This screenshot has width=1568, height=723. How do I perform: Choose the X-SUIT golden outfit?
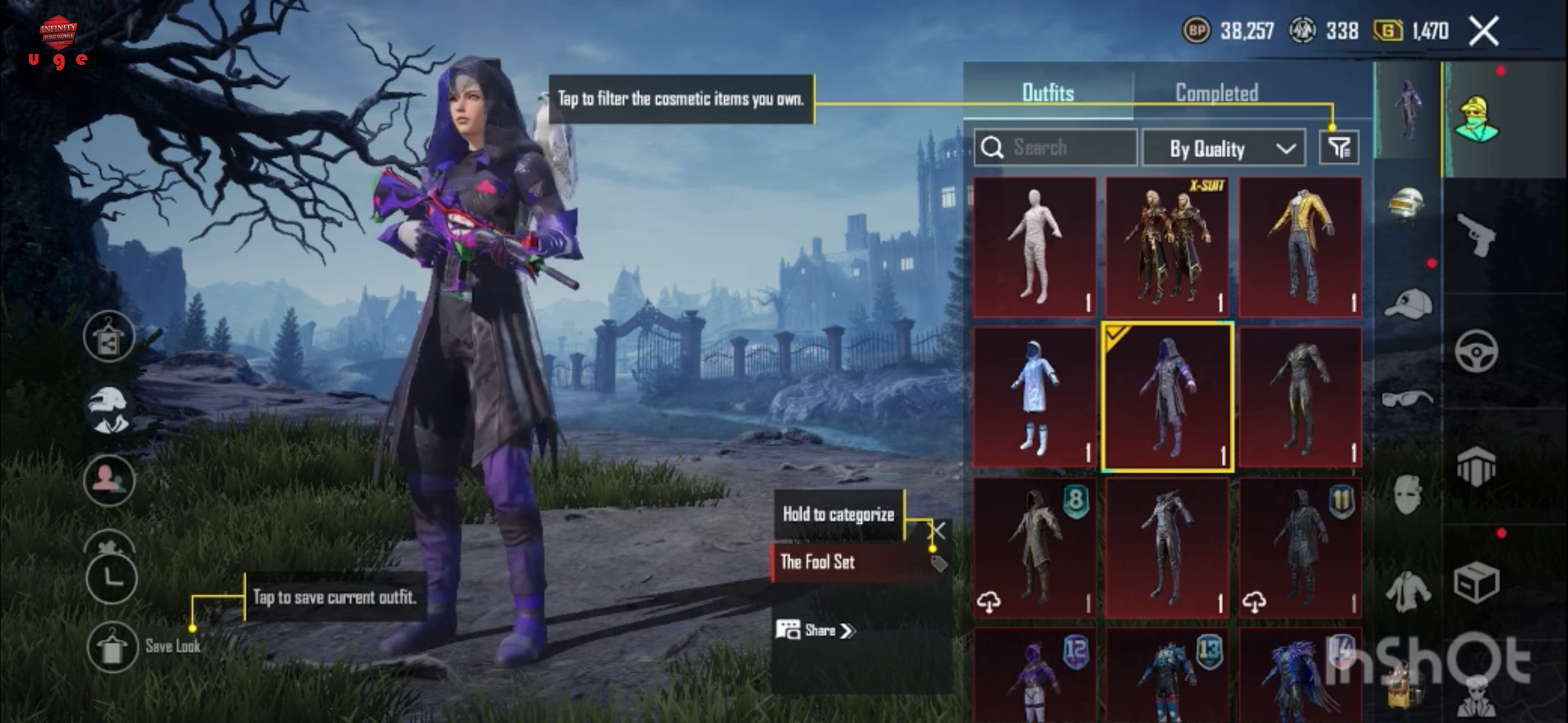click(x=1167, y=247)
